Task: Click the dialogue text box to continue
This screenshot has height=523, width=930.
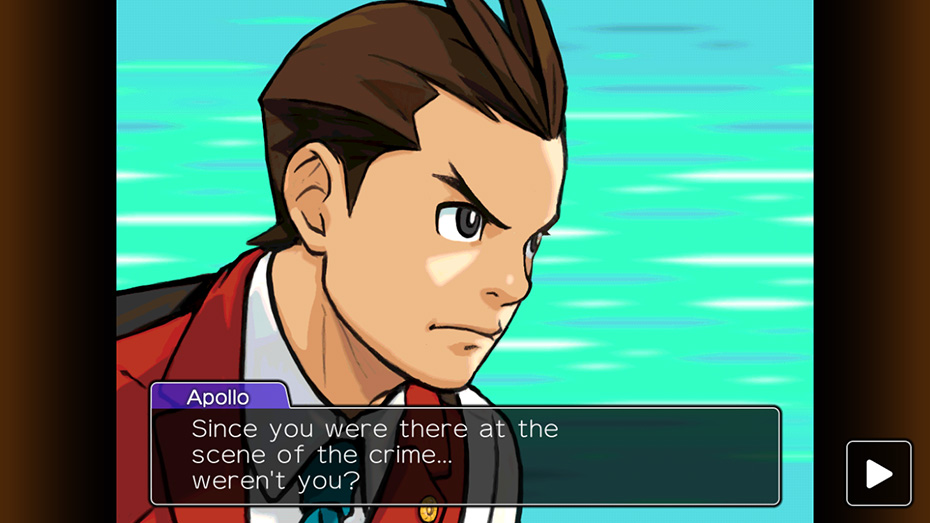Action: 465,455
